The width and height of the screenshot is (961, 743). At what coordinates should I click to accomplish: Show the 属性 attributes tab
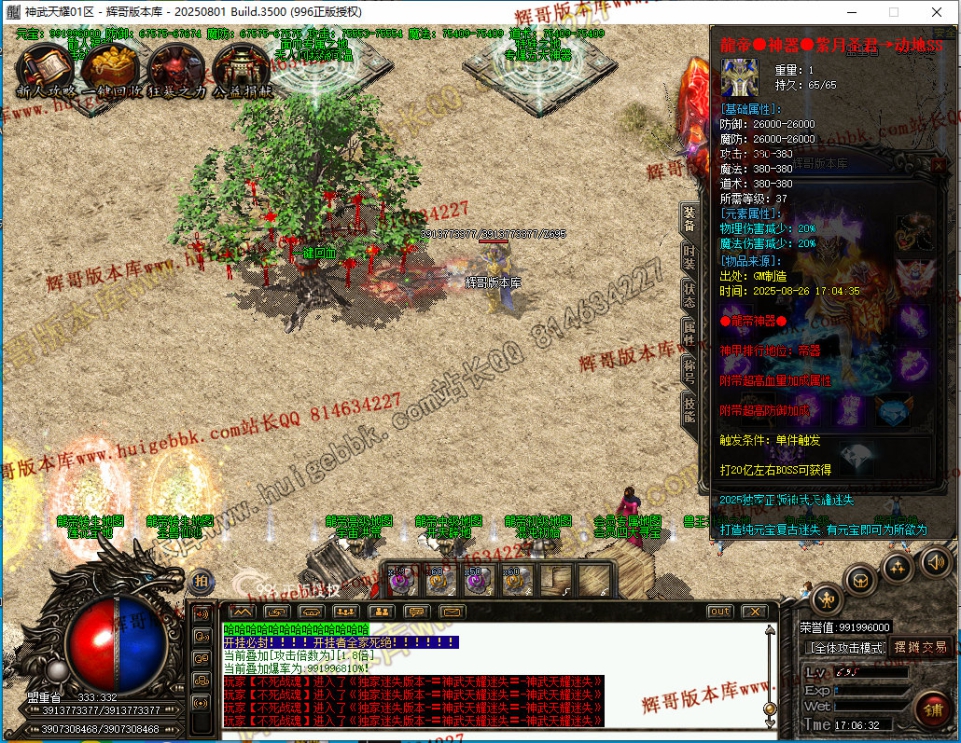click(x=690, y=331)
